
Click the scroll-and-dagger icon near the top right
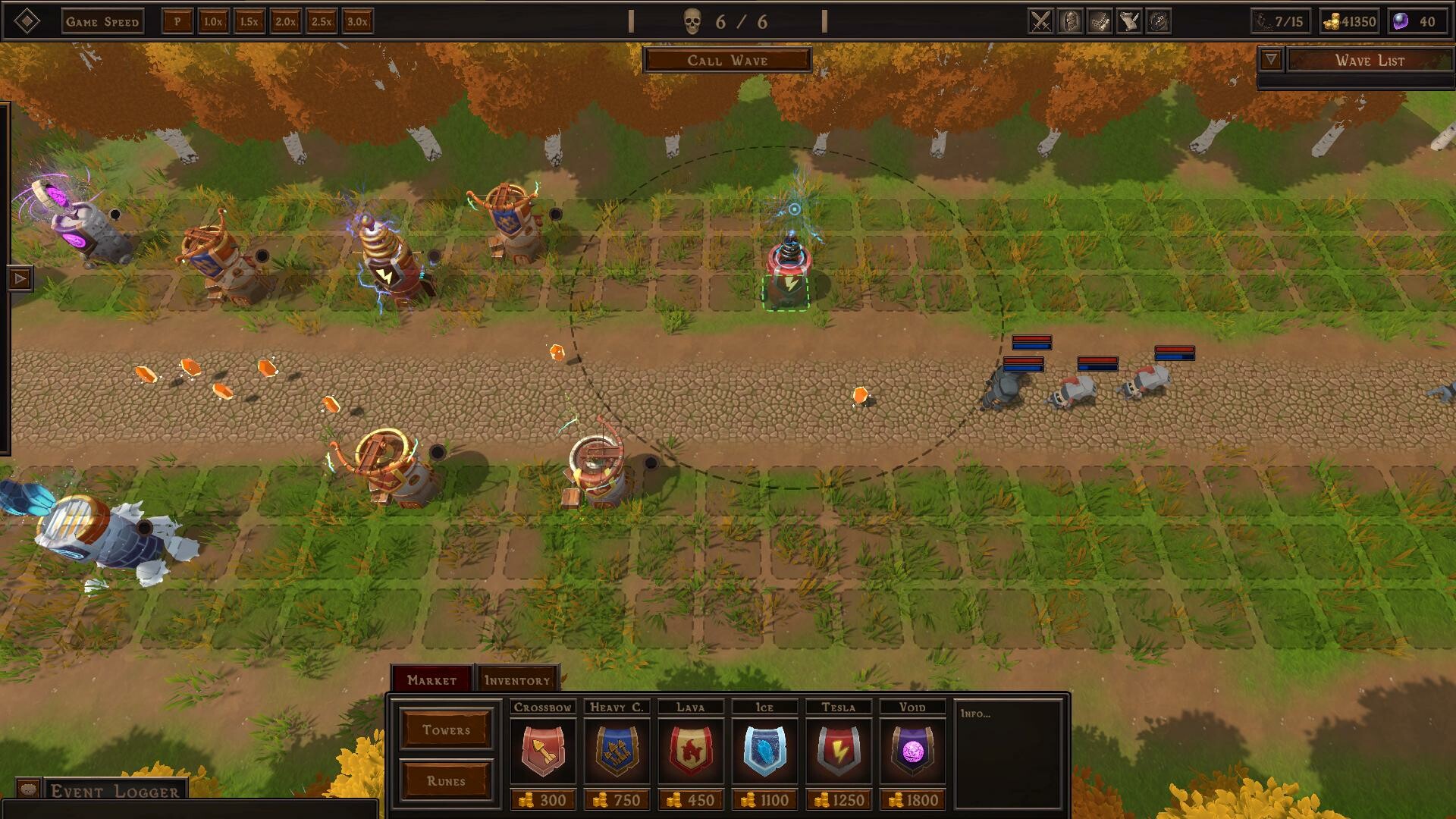click(x=1128, y=20)
